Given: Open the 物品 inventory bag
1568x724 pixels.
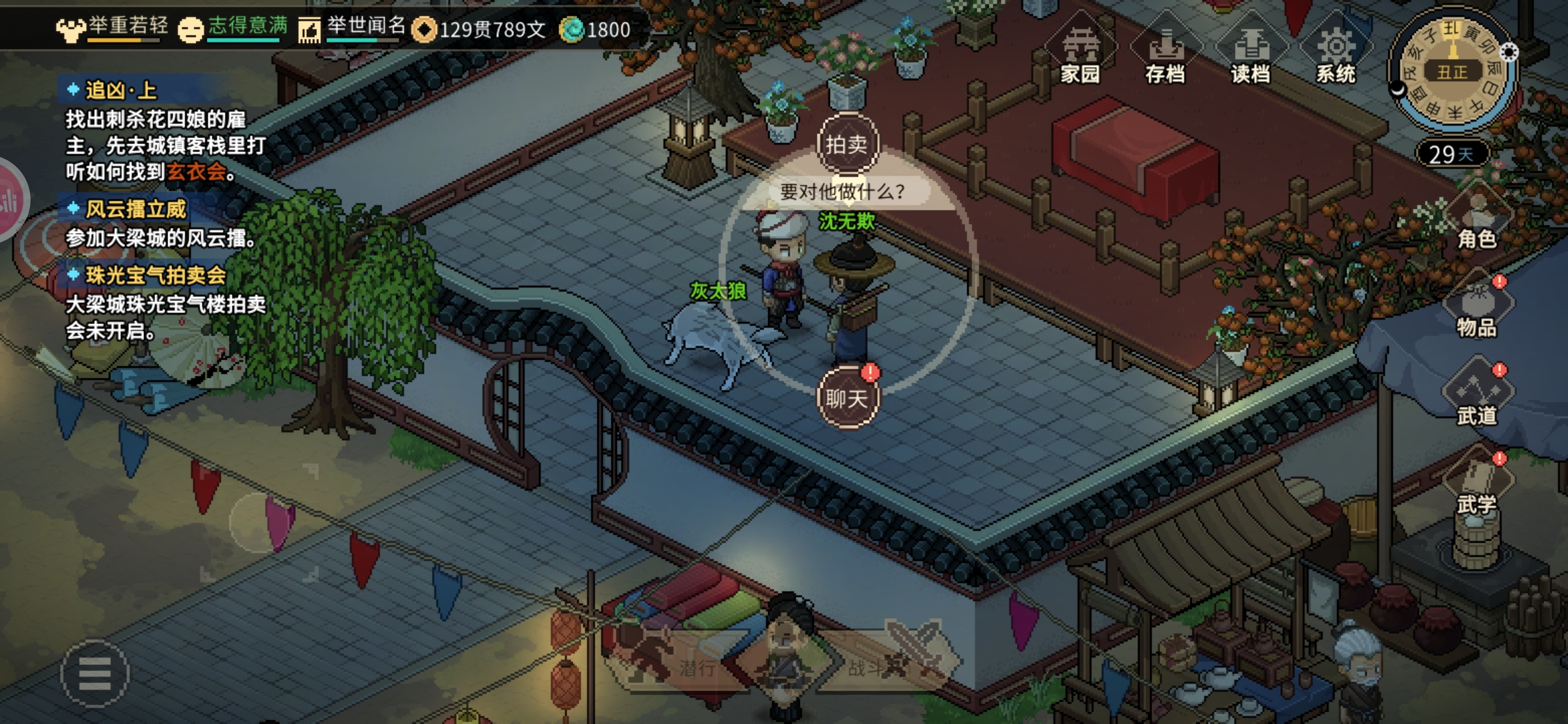Looking at the screenshot, I should click(1477, 308).
